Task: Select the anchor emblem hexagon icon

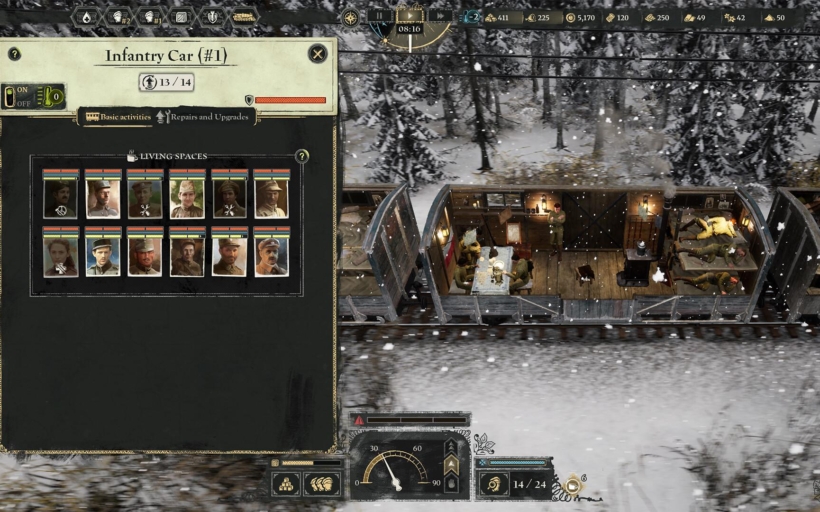Action: click(x=212, y=17)
